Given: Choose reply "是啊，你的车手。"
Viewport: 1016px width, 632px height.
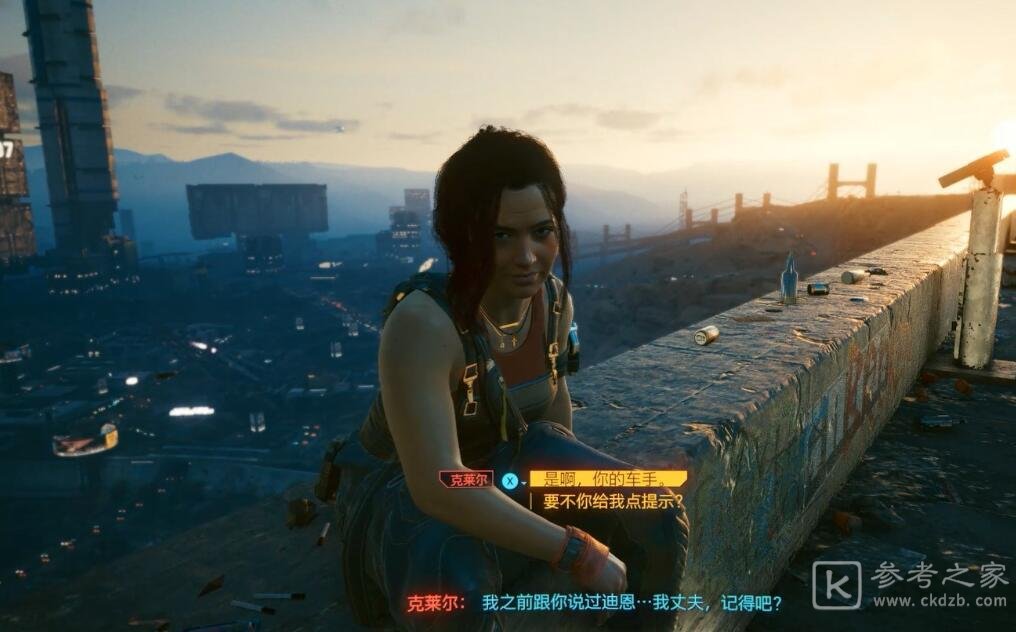Looking at the screenshot, I should 607,479.
